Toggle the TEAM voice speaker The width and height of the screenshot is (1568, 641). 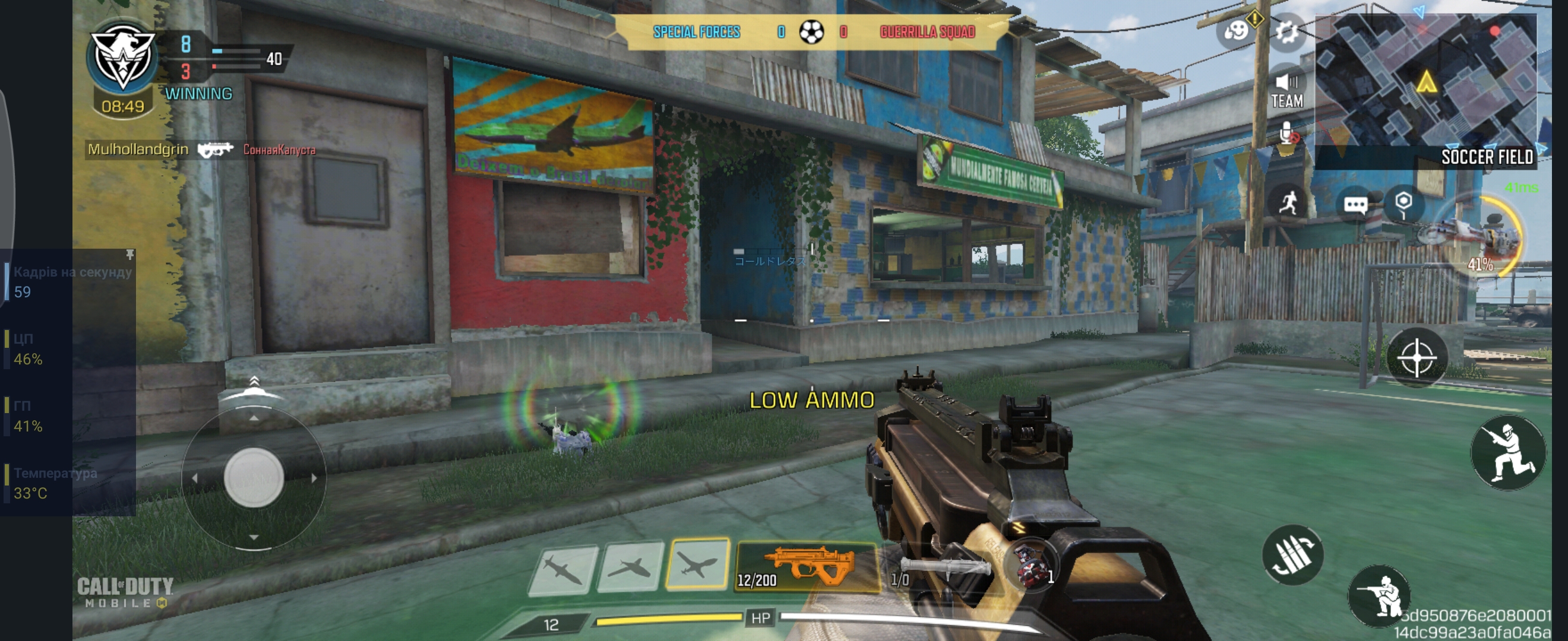(1286, 90)
